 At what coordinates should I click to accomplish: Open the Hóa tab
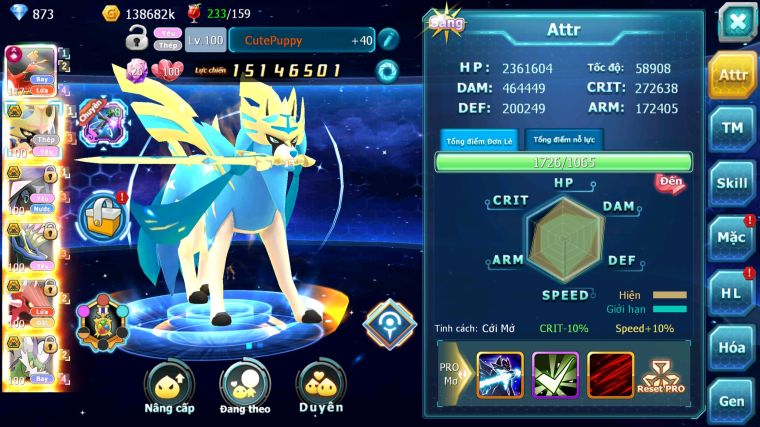(x=733, y=347)
